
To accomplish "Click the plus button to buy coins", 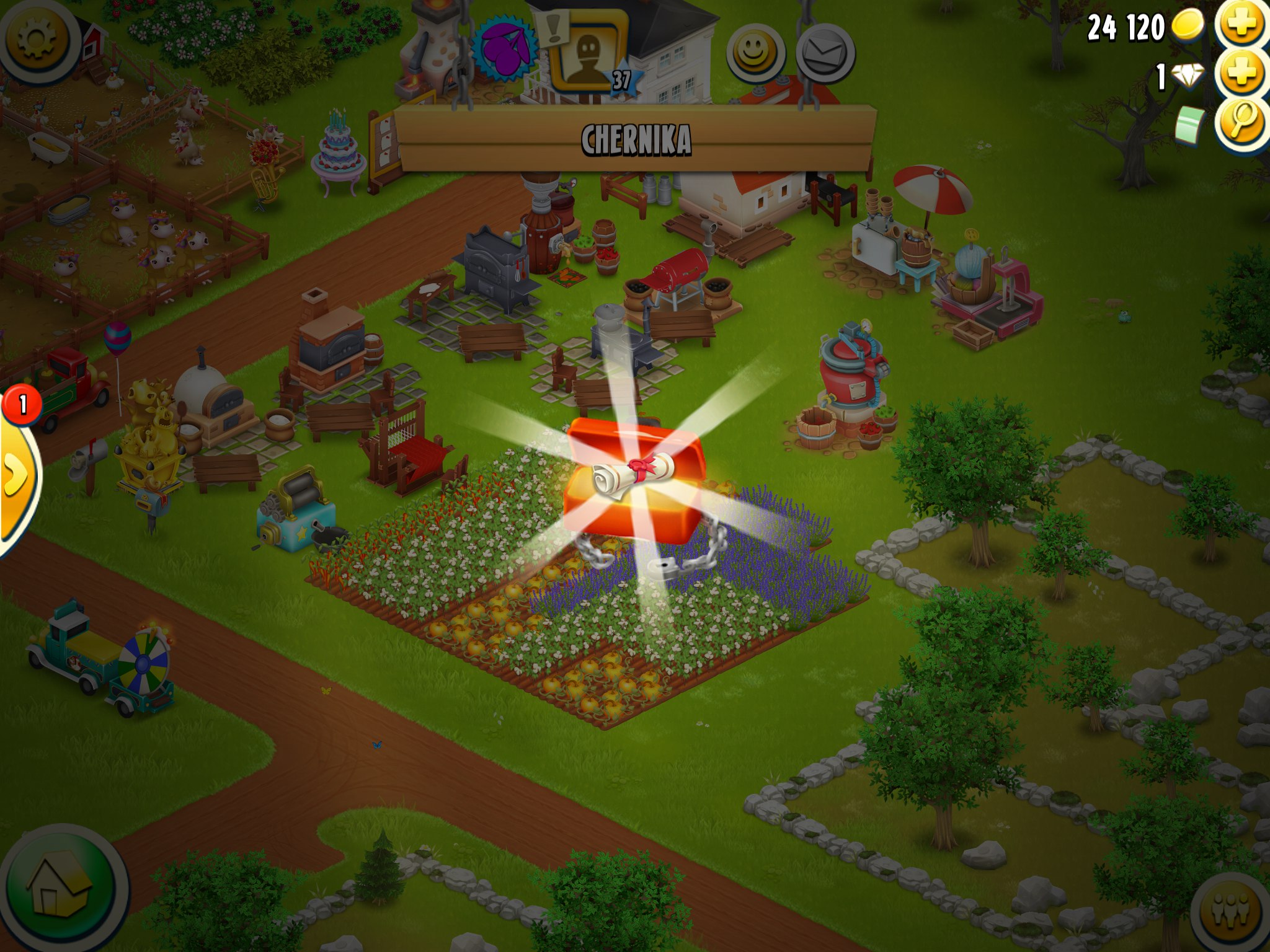I will 1242,25.
